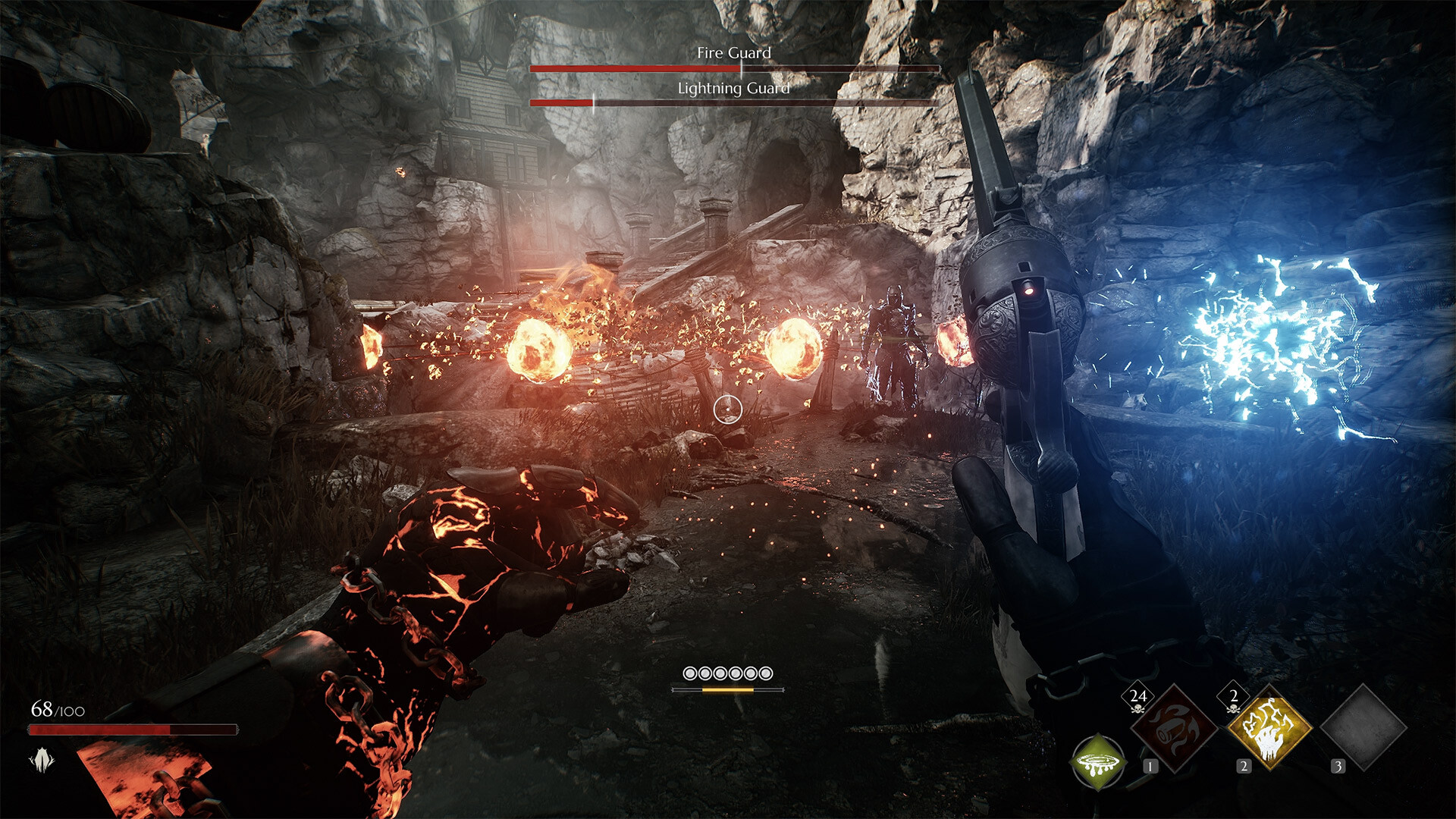This screenshot has height=819, width=1456.
Task: Click the yellow experience progress bar
Action: coord(726,691)
